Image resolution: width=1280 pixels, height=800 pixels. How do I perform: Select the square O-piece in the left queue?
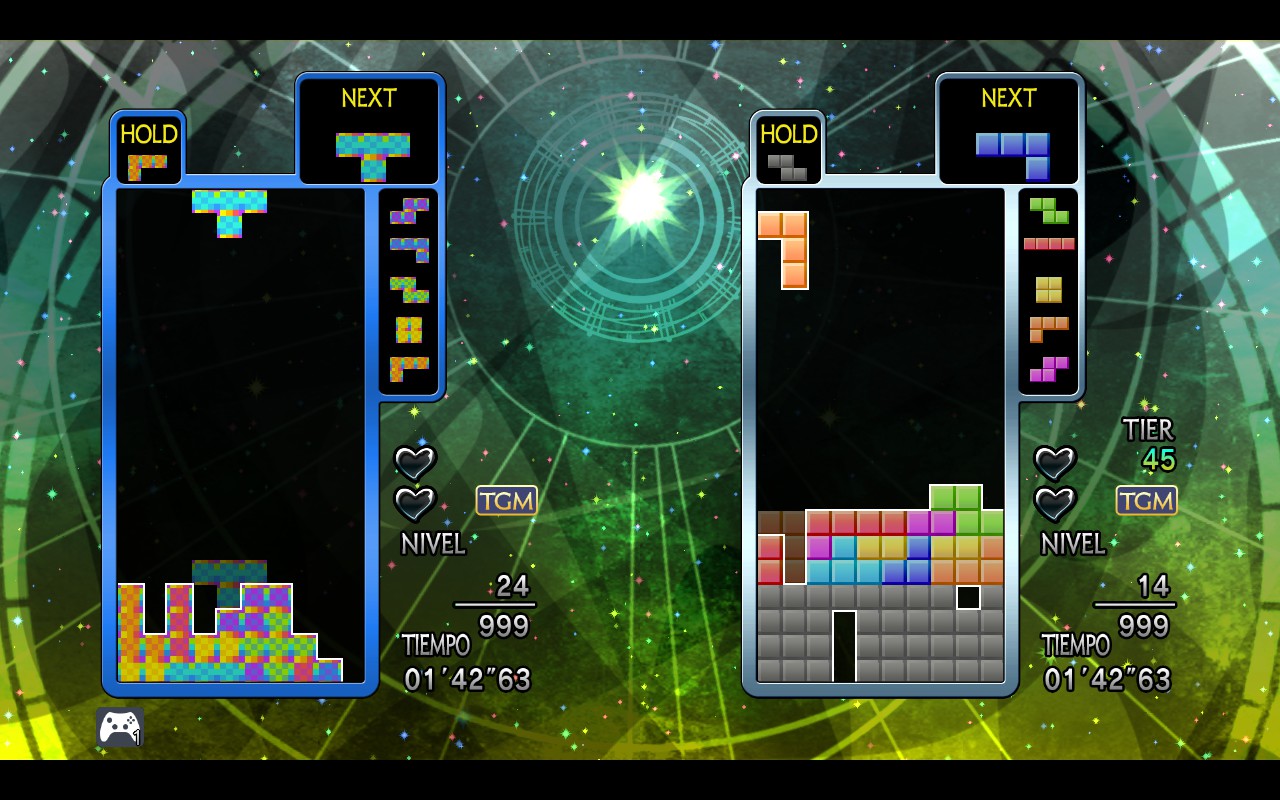(x=409, y=329)
